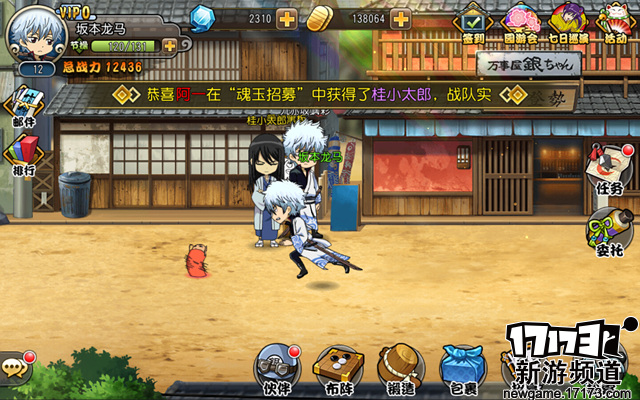
Task: Open the 园游会 festival event
Action: 520,23
